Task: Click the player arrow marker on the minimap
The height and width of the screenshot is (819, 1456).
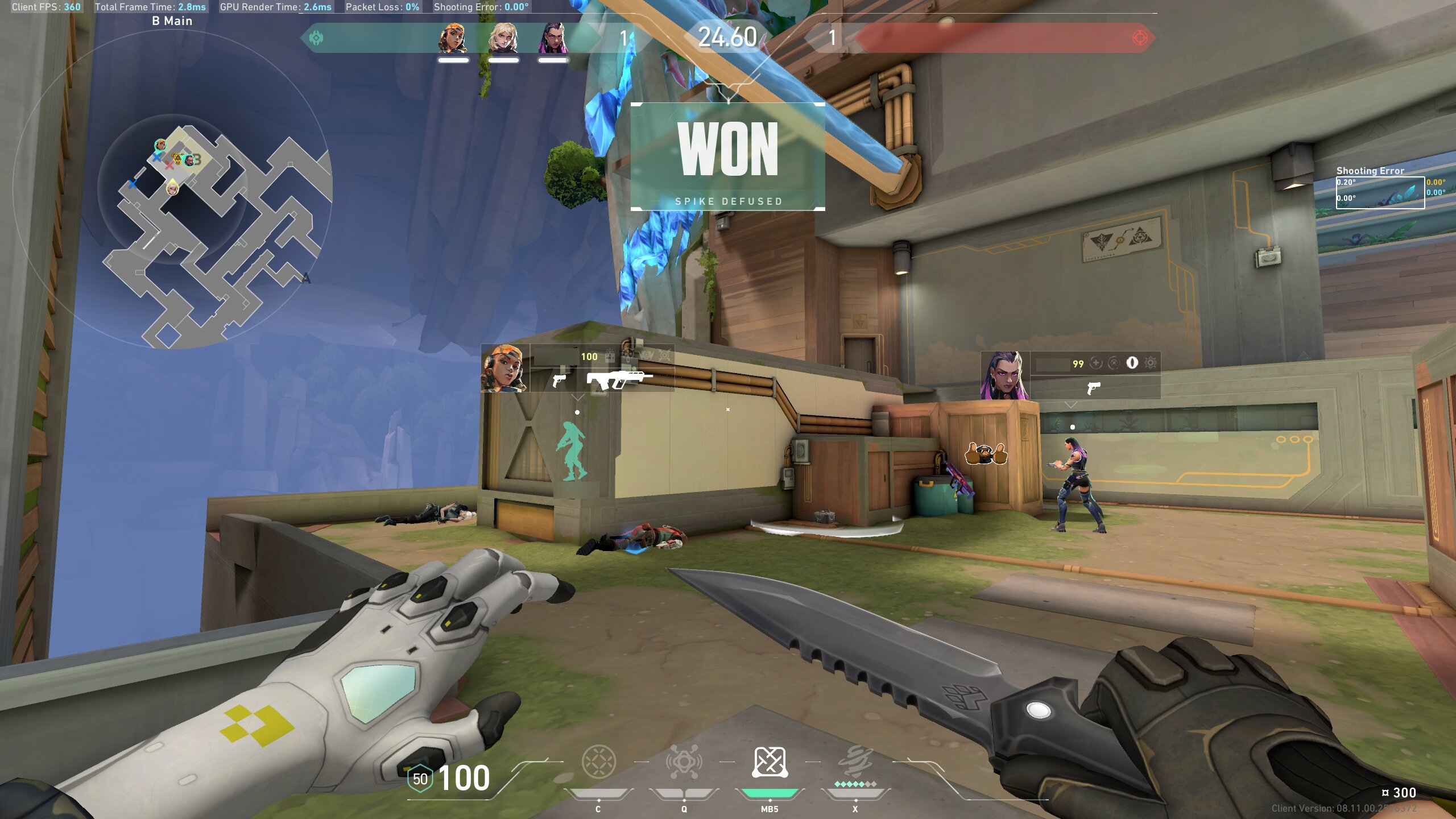Action: point(172,187)
